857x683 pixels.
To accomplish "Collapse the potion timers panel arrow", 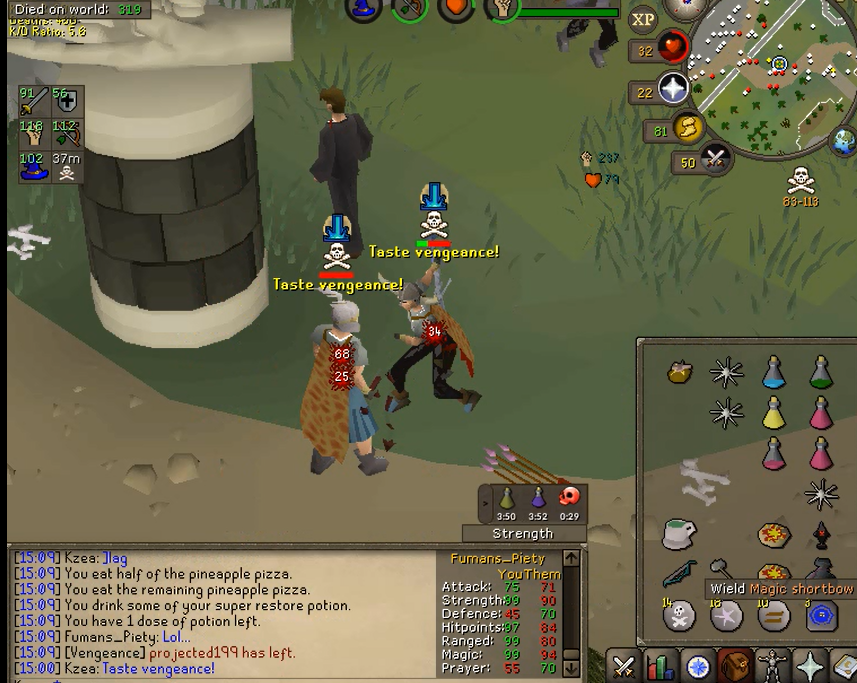I will click(486, 503).
